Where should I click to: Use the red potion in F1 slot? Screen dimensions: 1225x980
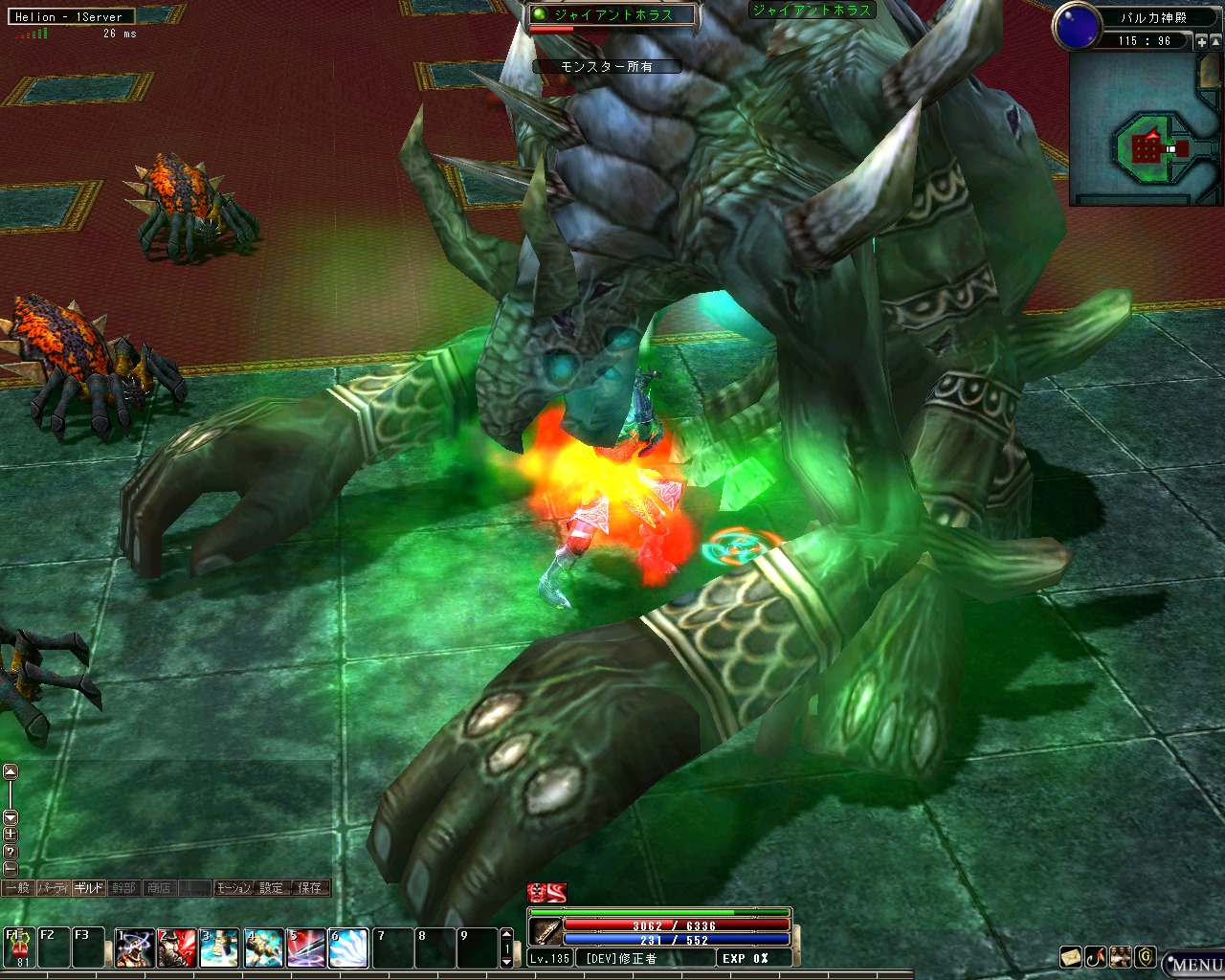tap(19, 947)
